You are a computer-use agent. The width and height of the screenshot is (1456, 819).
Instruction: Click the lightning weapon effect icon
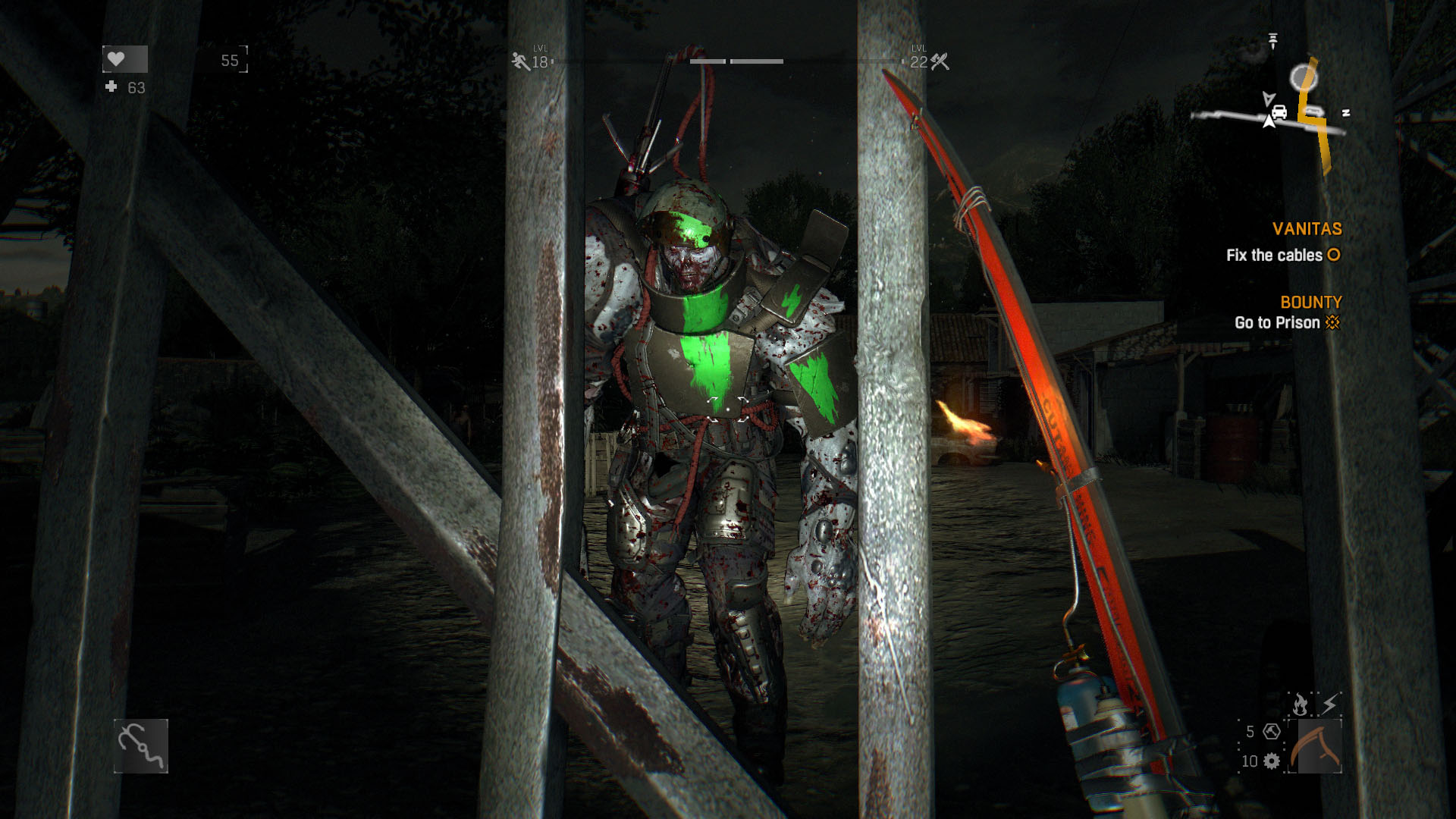pyautogui.click(x=1330, y=704)
